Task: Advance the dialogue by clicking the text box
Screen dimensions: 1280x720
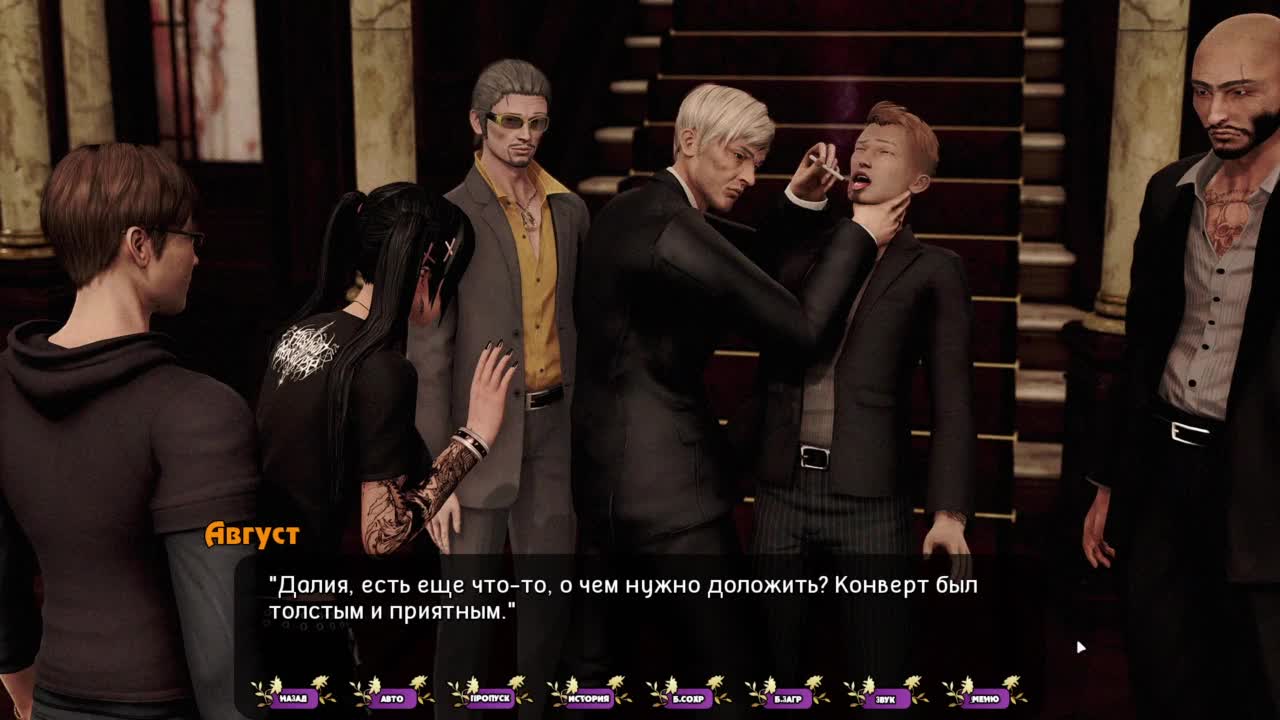Action: [x=640, y=610]
